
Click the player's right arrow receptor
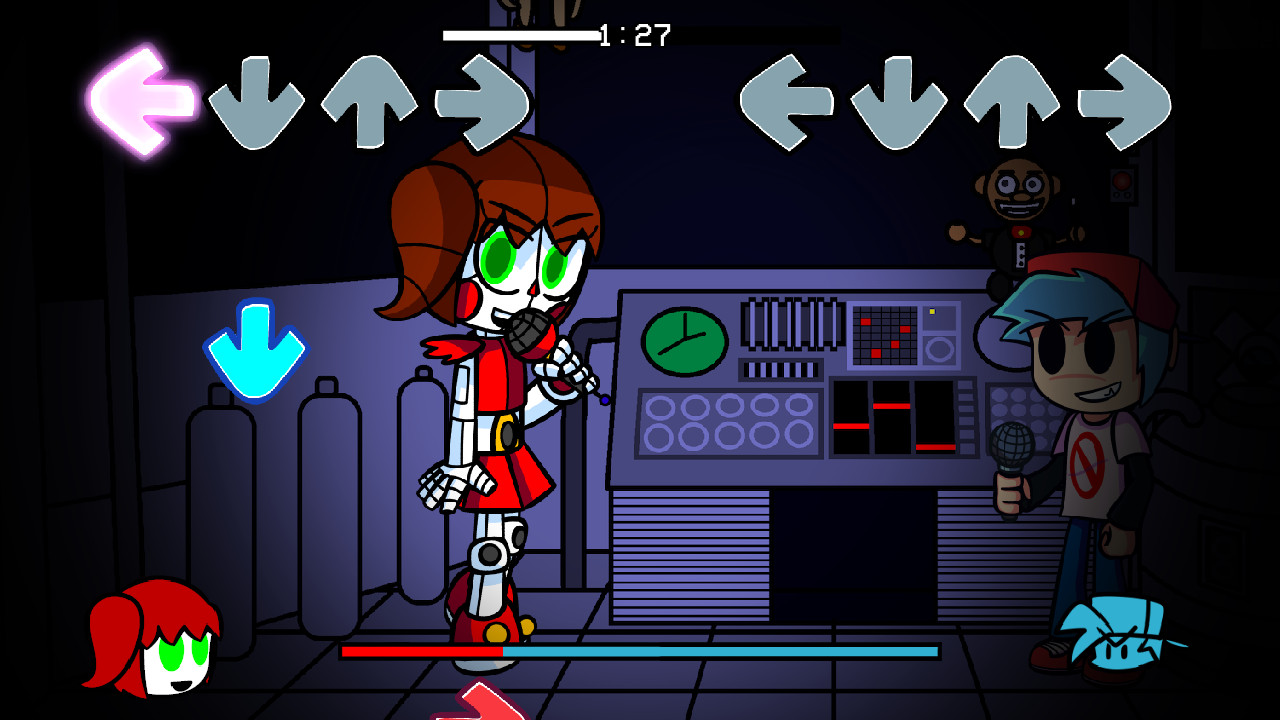tap(1120, 100)
